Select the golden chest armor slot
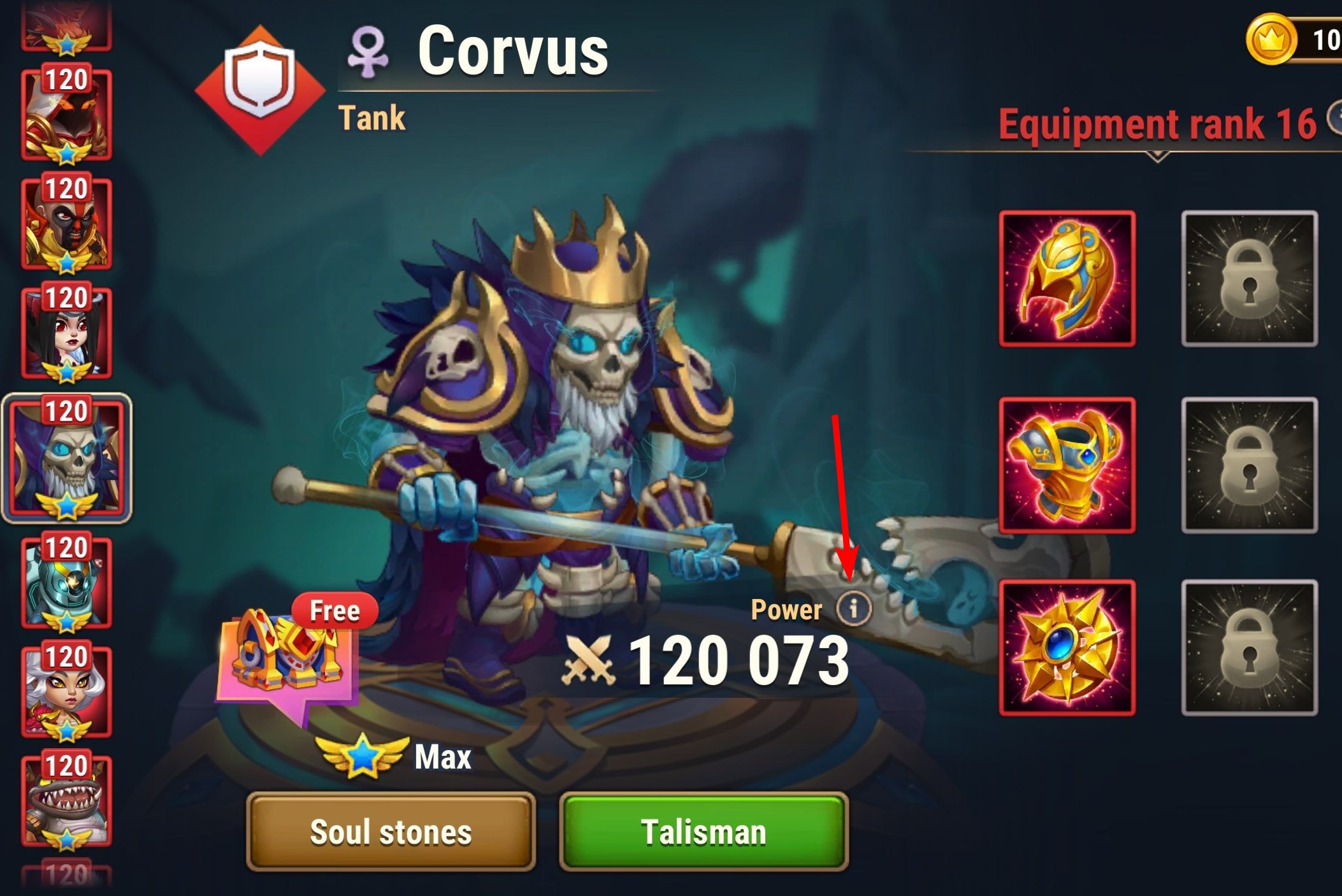The height and width of the screenshot is (896, 1342). (1067, 465)
